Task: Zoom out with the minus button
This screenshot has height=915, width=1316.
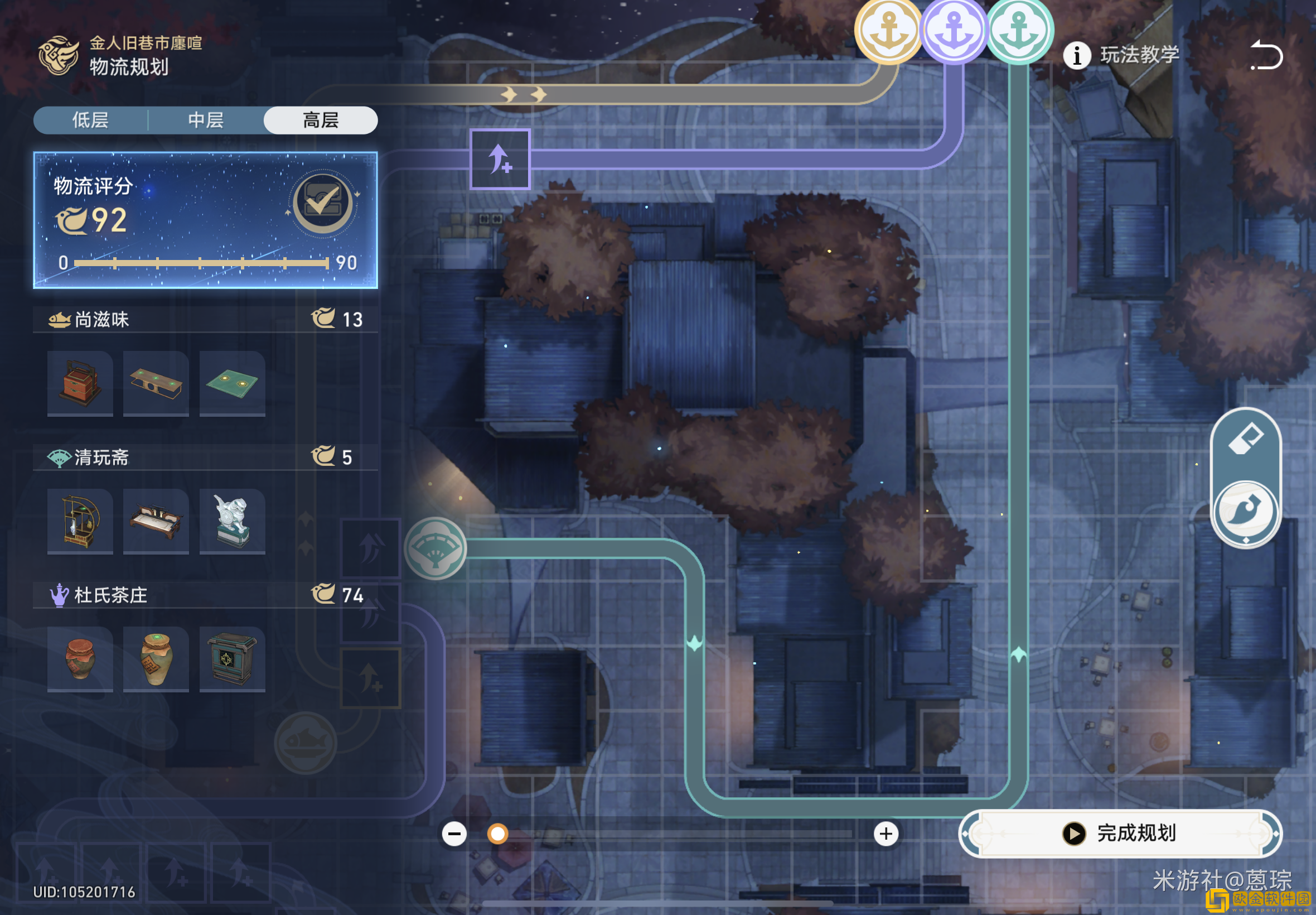Action: tap(454, 834)
